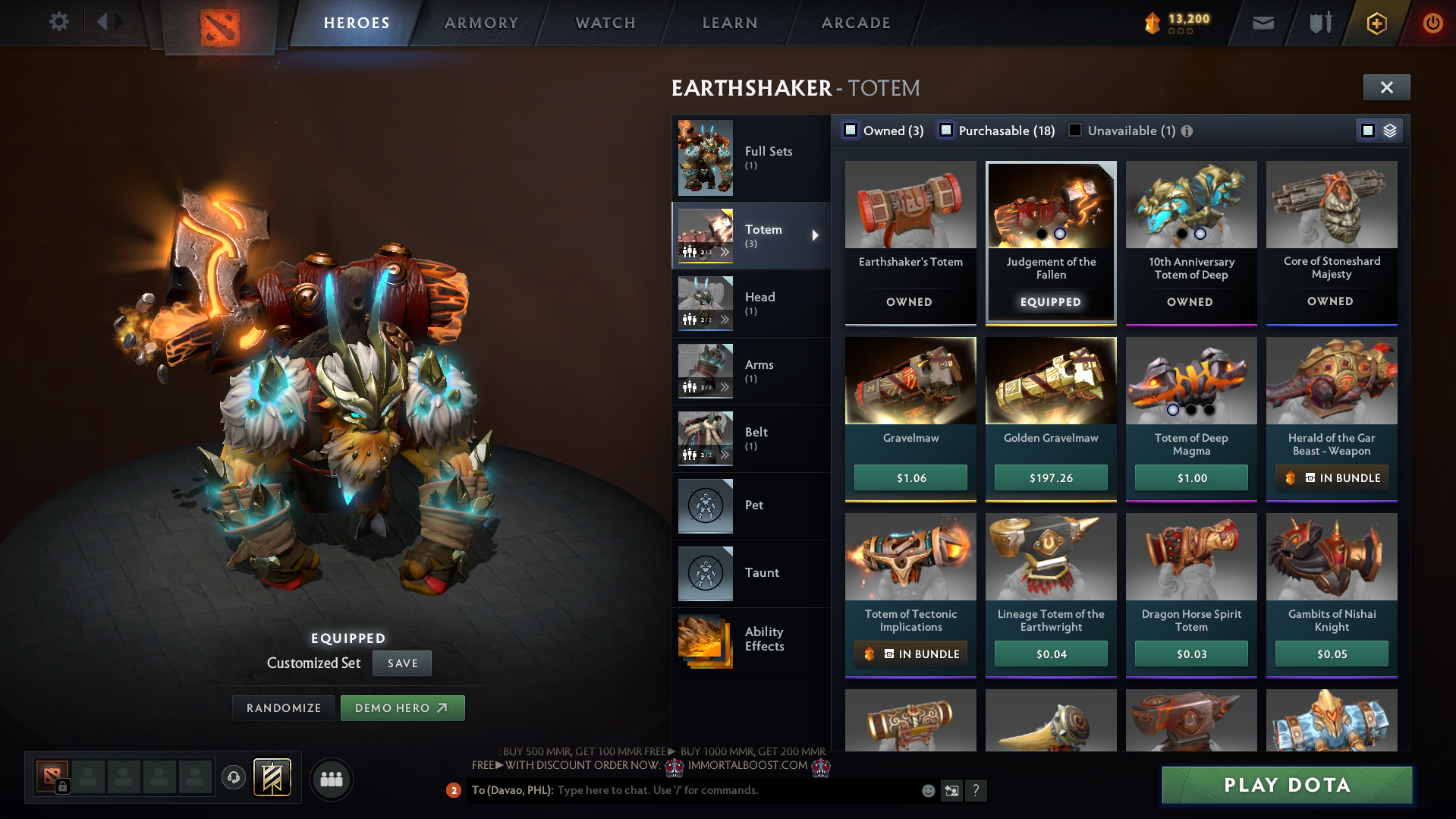Expand Totem of Deep Magma style options
Screen dimensions: 1456x819
click(1190, 409)
